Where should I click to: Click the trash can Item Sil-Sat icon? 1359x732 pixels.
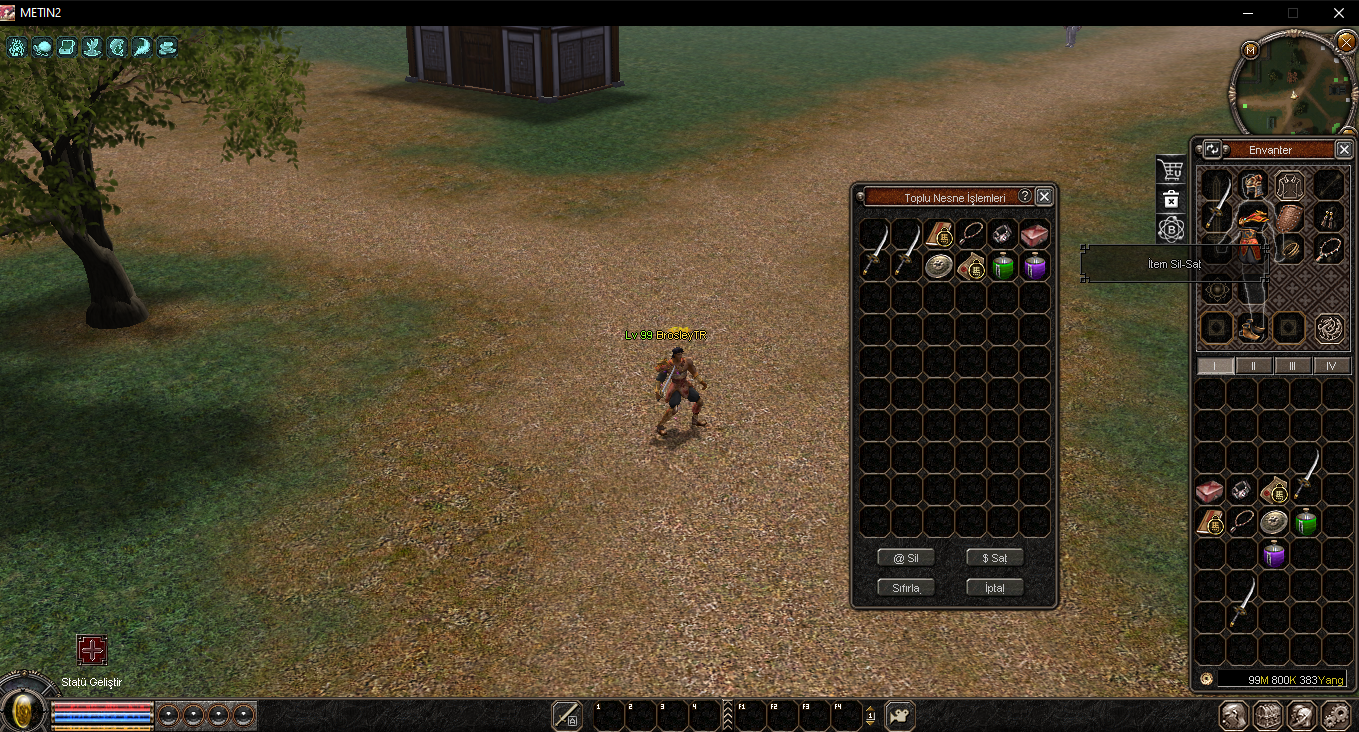pos(1171,199)
